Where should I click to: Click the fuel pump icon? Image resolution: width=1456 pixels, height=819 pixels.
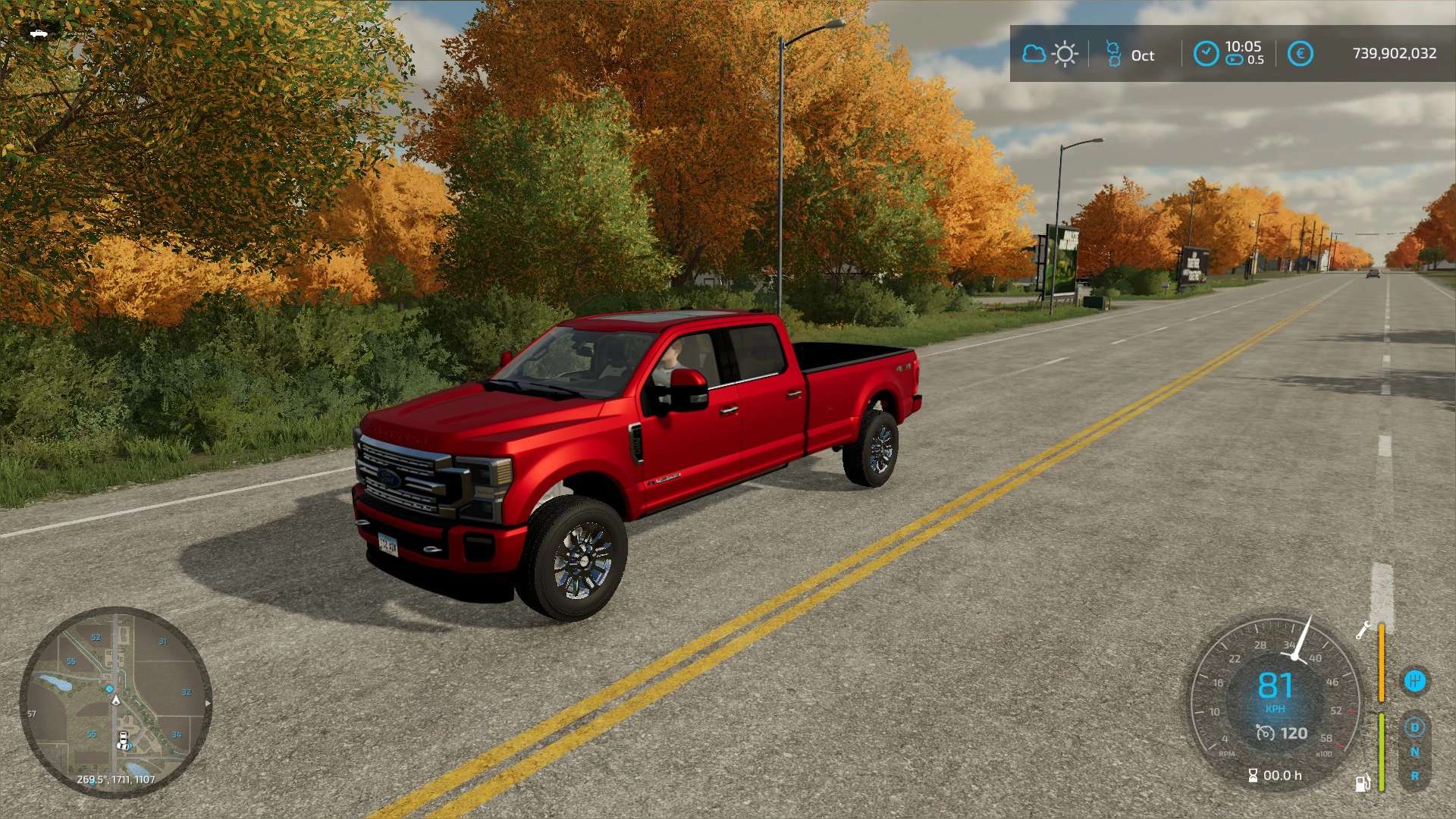coord(1363,783)
